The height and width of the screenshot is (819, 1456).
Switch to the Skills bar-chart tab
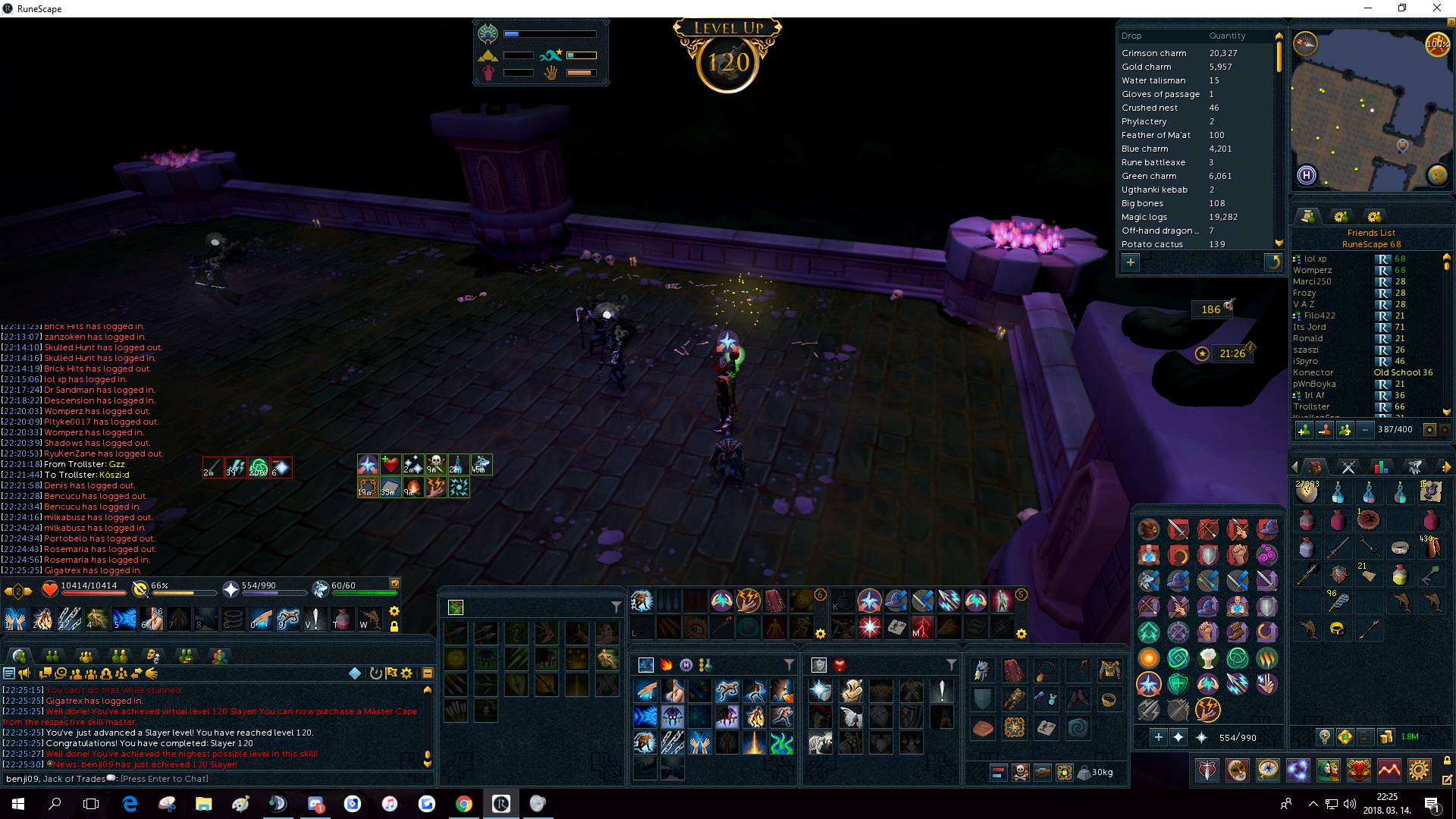point(1381,467)
